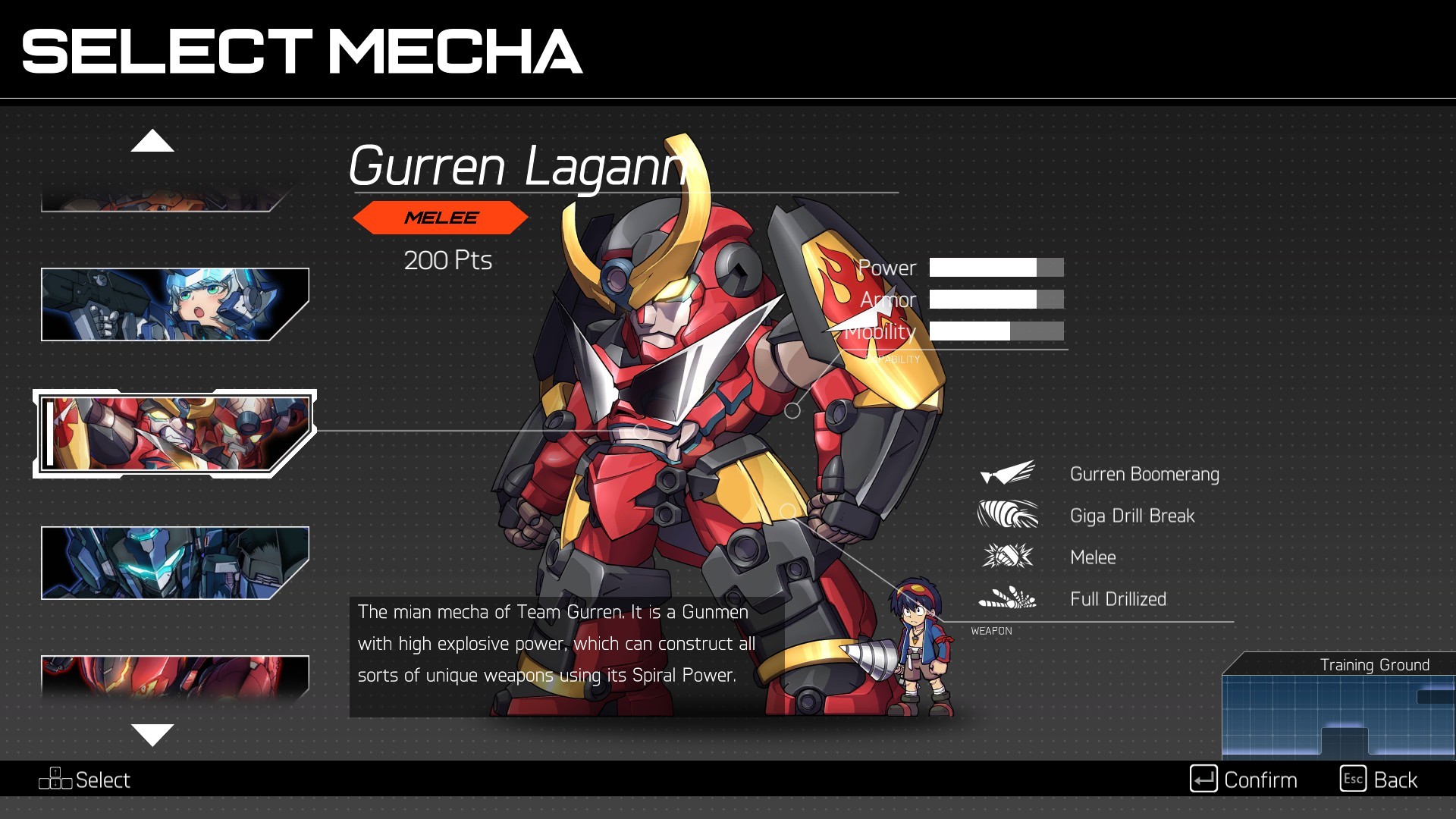This screenshot has height=819, width=1456.
Task: Select the Full Drillized weapon entry
Action: (1117, 599)
